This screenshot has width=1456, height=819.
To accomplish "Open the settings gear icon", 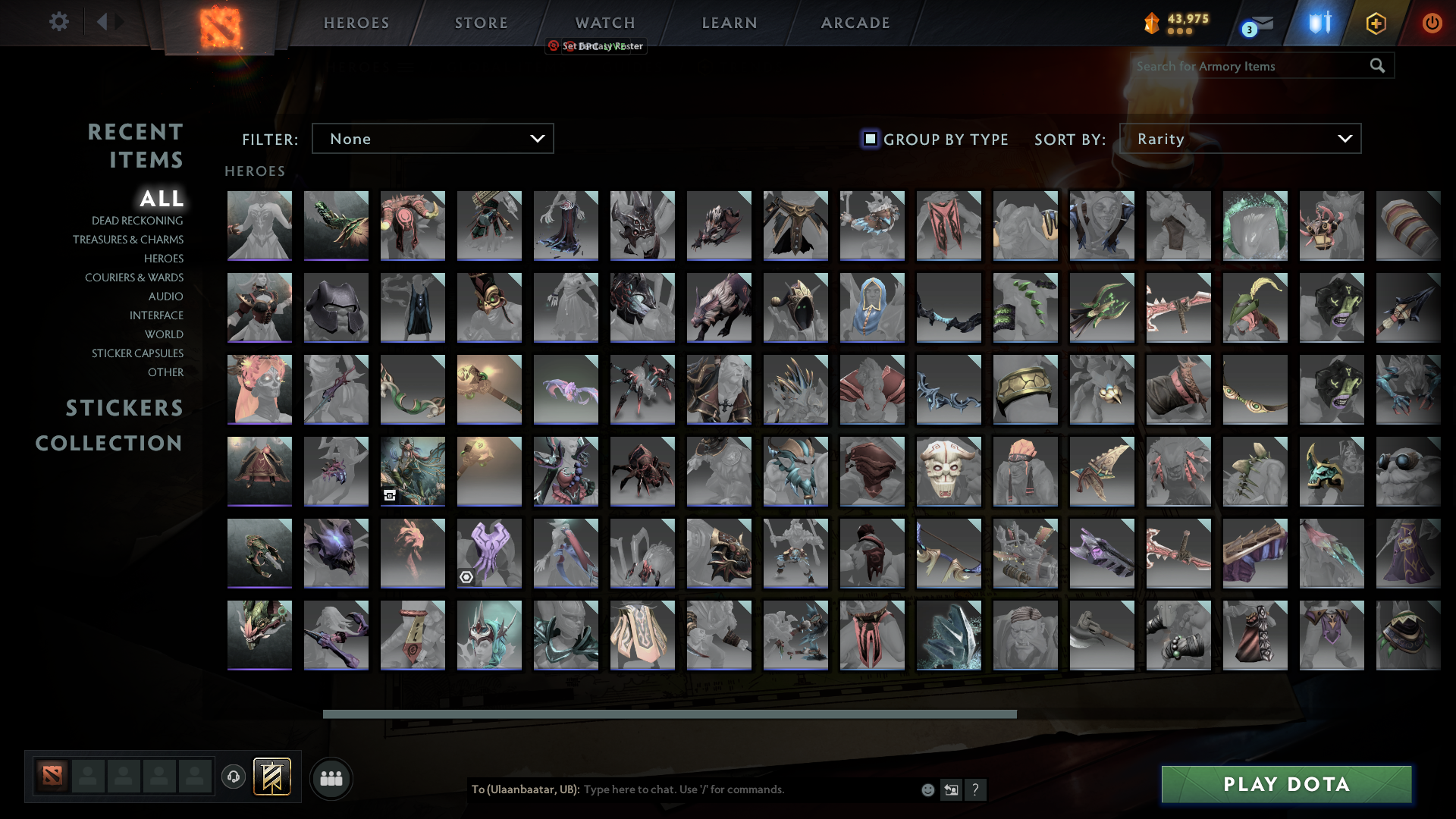I will coord(58,22).
